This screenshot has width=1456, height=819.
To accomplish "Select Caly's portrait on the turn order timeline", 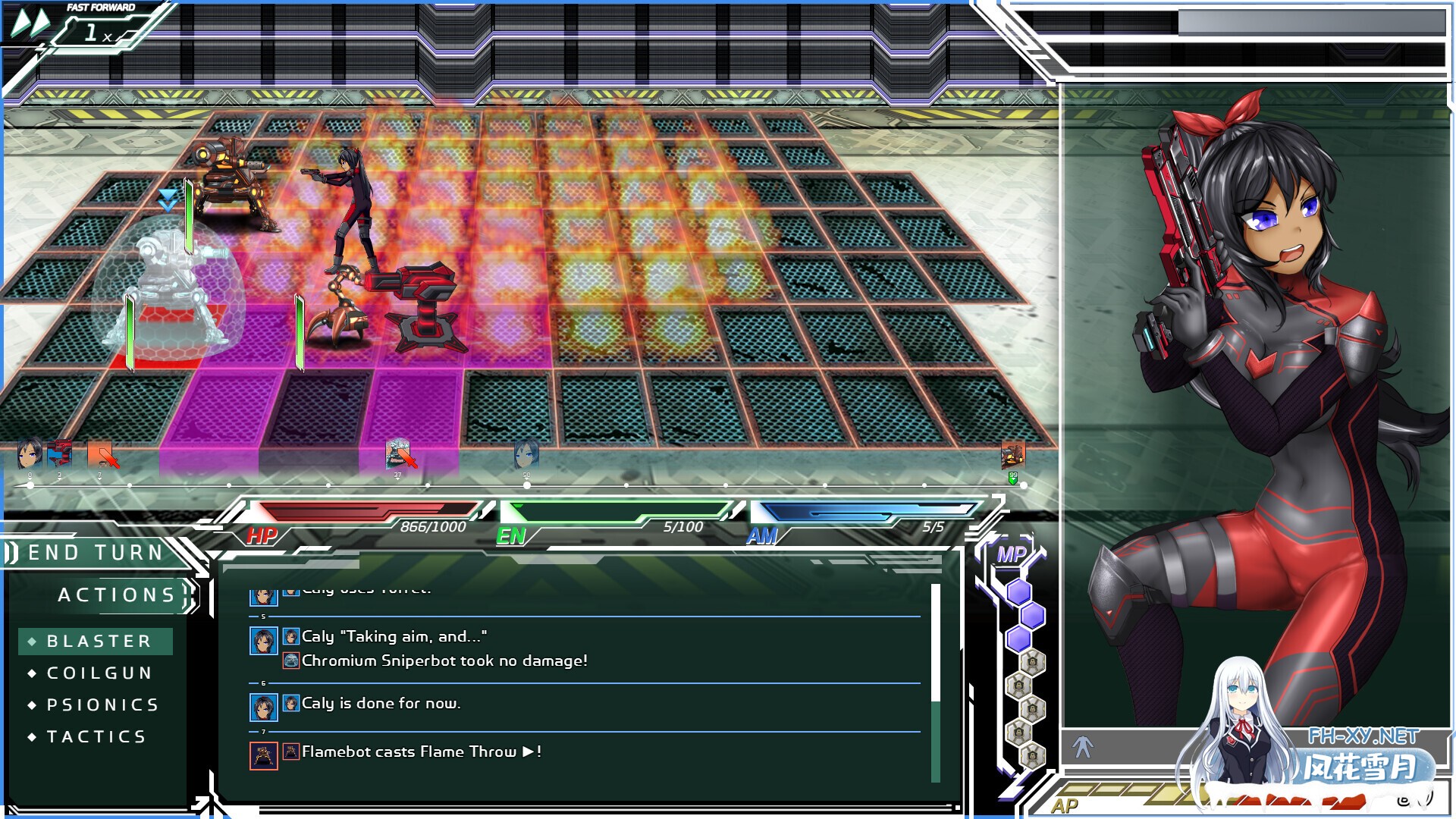I will point(29,456).
